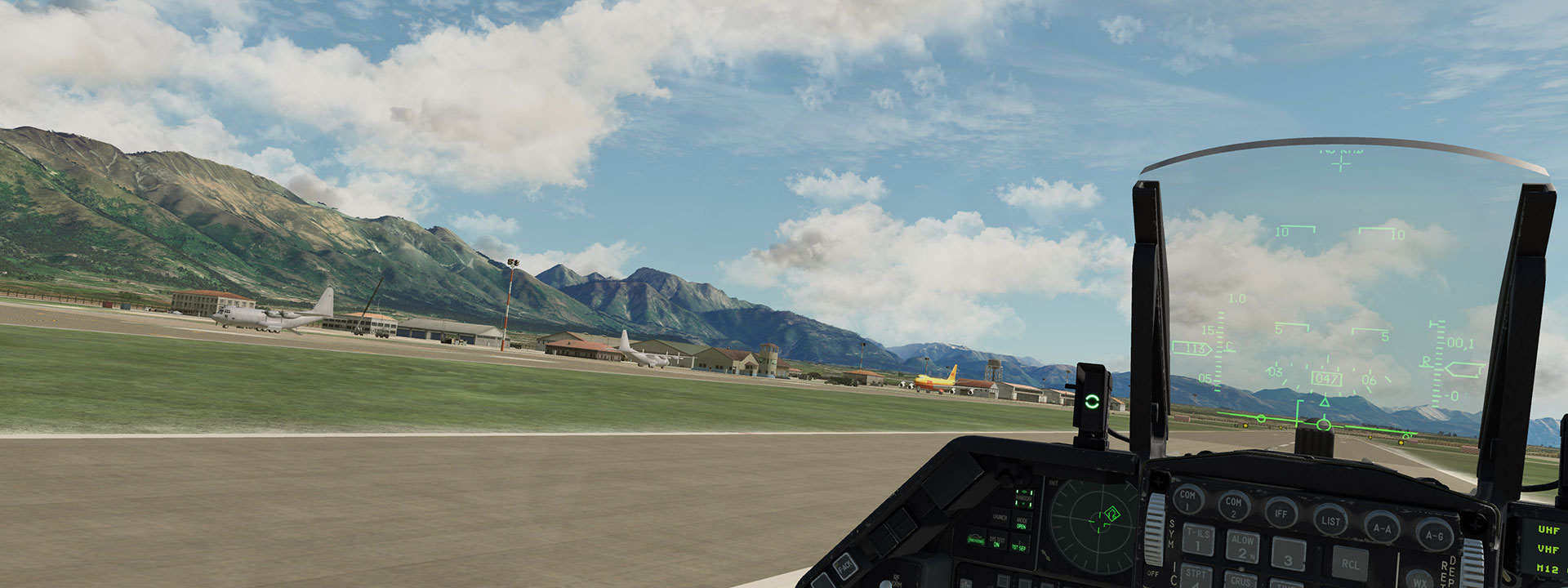Image resolution: width=1568 pixels, height=588 pixels.
Task: Choose the T-ILS 1 keypad key
Action: (x=1198, y=540)
